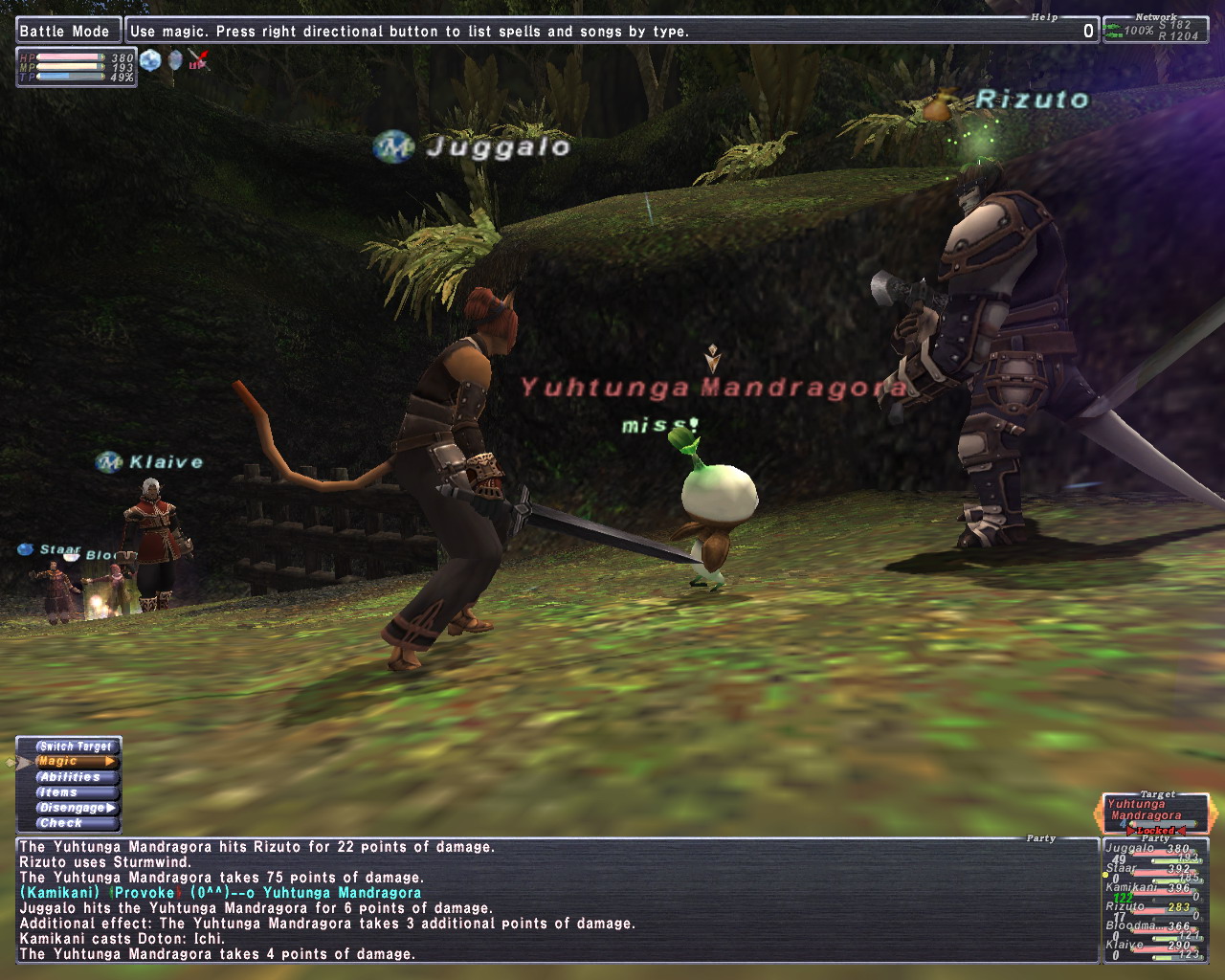Choose Switch Target in the battle menu

[x=75, y=746]
